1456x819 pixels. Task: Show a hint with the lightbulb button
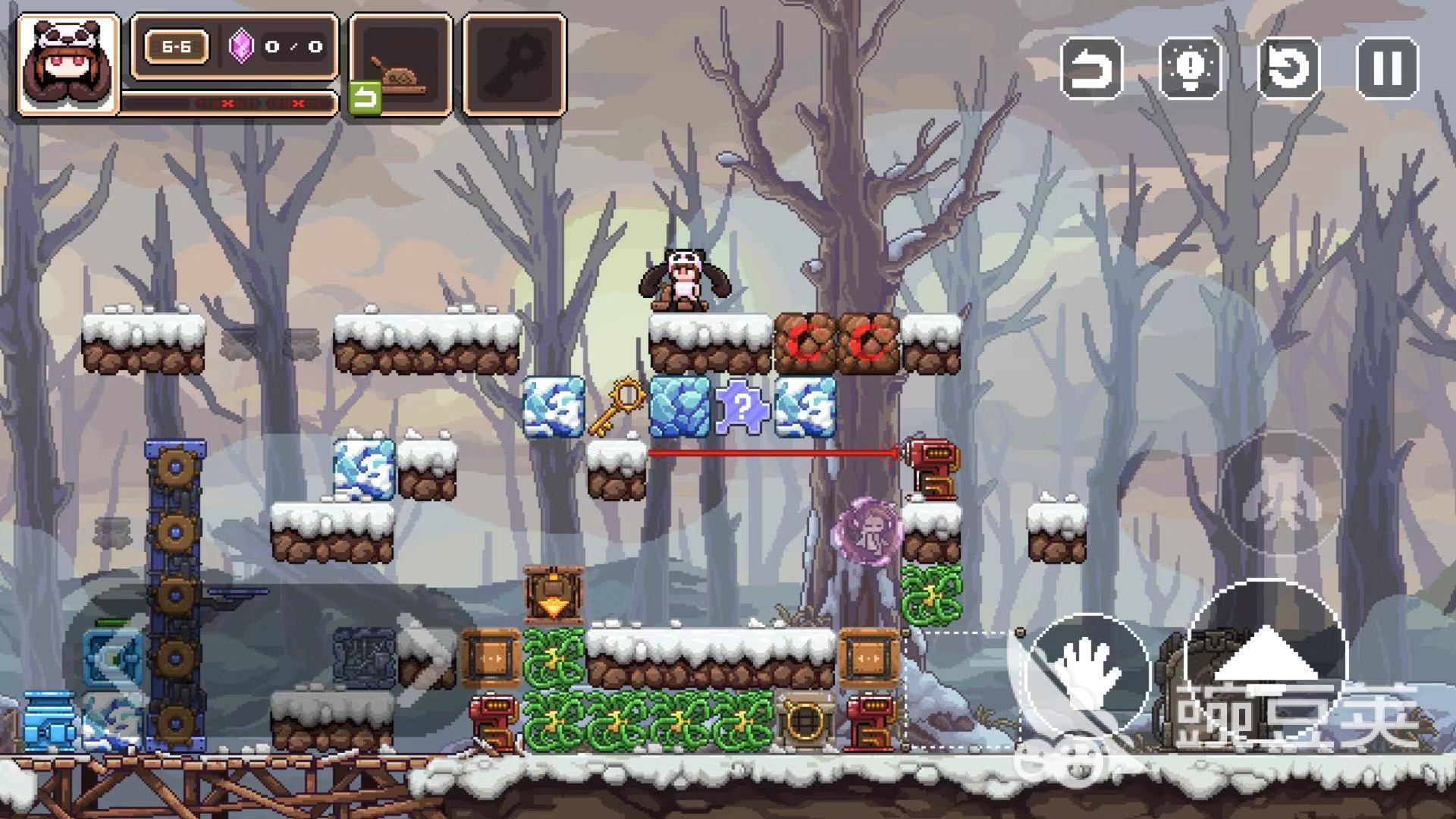coord(1190,69)
